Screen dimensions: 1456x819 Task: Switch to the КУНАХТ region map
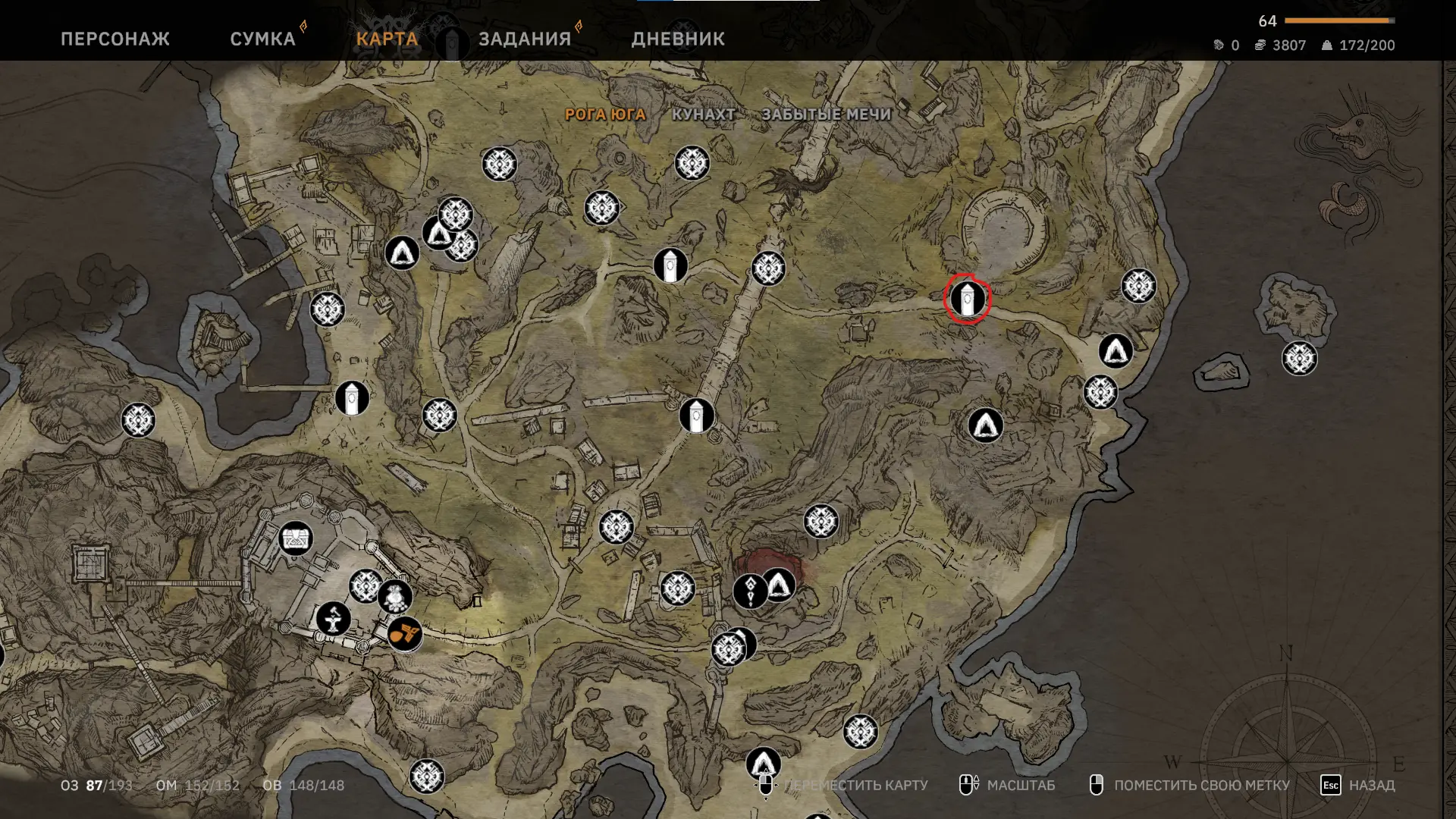pos(704,115)
